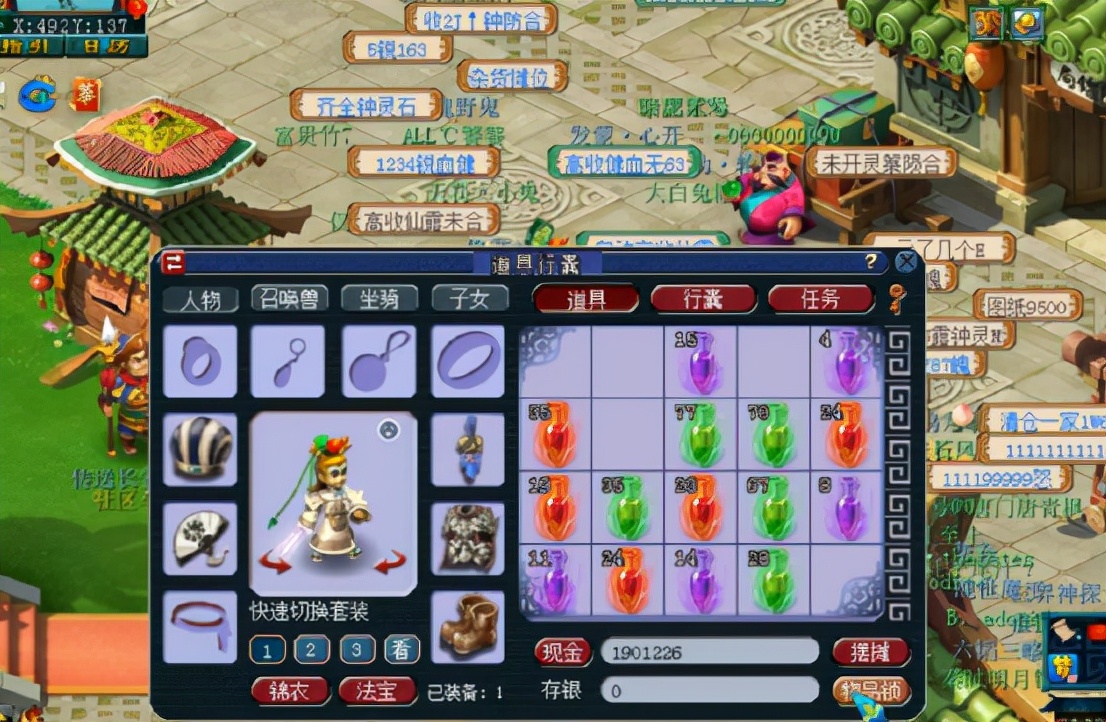
Task: Open the 法宝 treasure panel
Action: (377, 691)
